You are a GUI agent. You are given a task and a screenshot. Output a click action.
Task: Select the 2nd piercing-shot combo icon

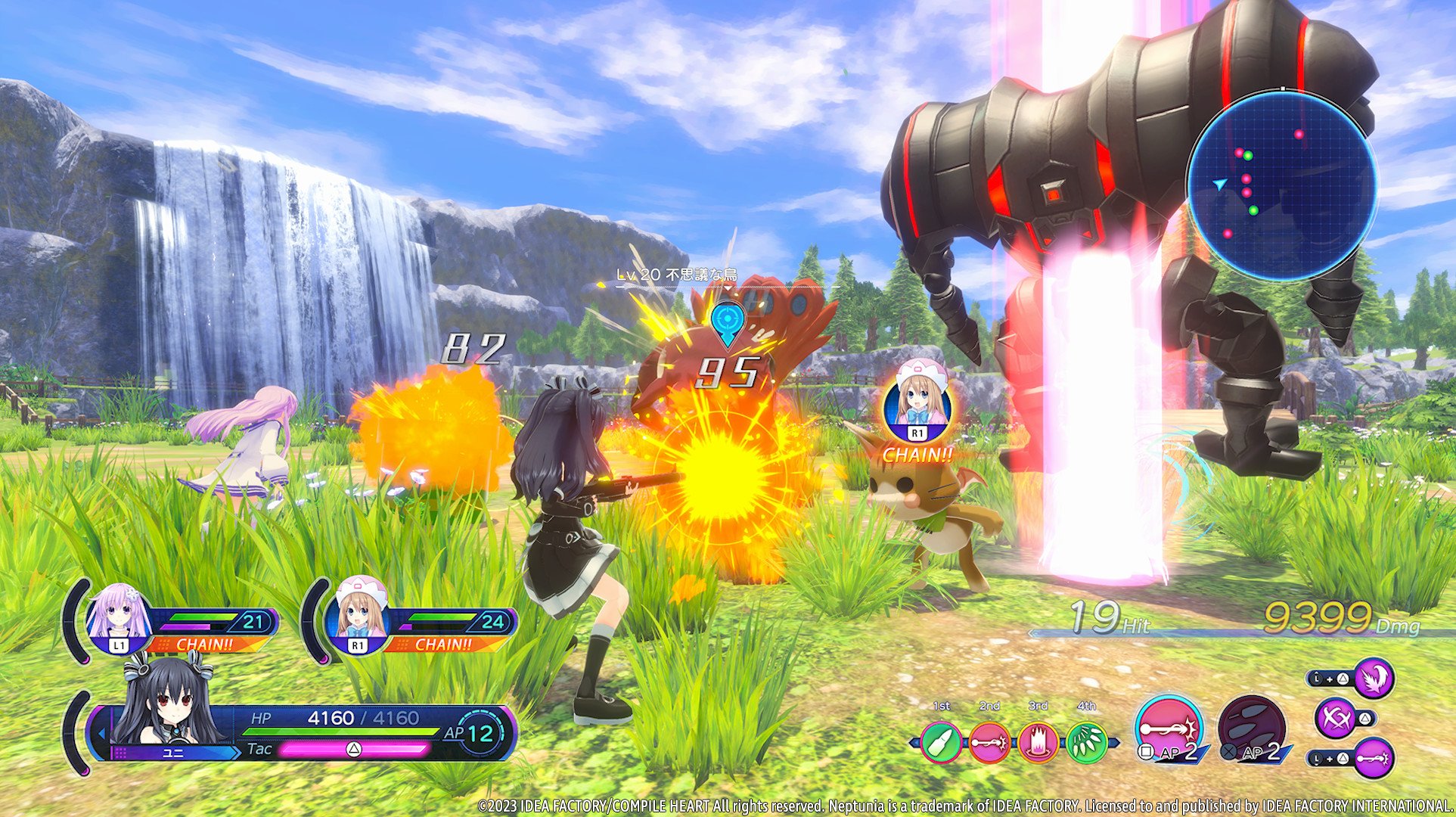point(989,741)
